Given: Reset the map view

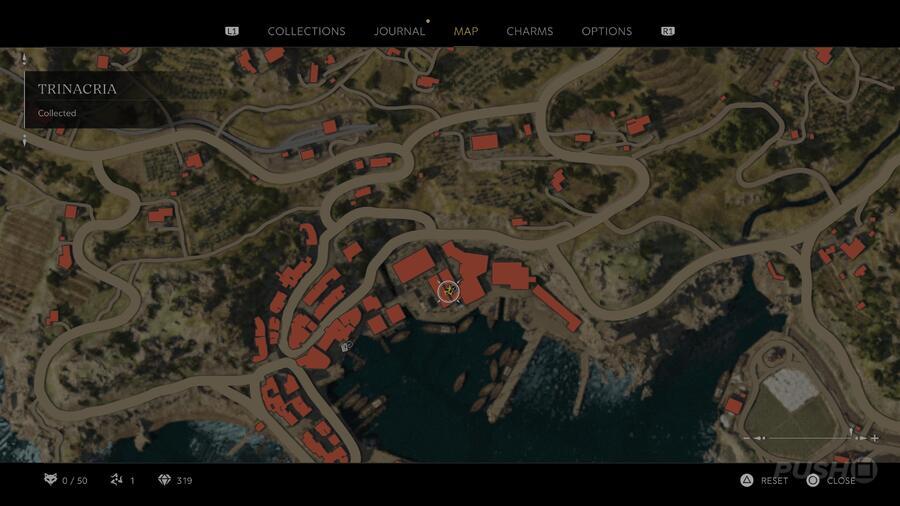Looking at the screenshot, I should 764,481.
